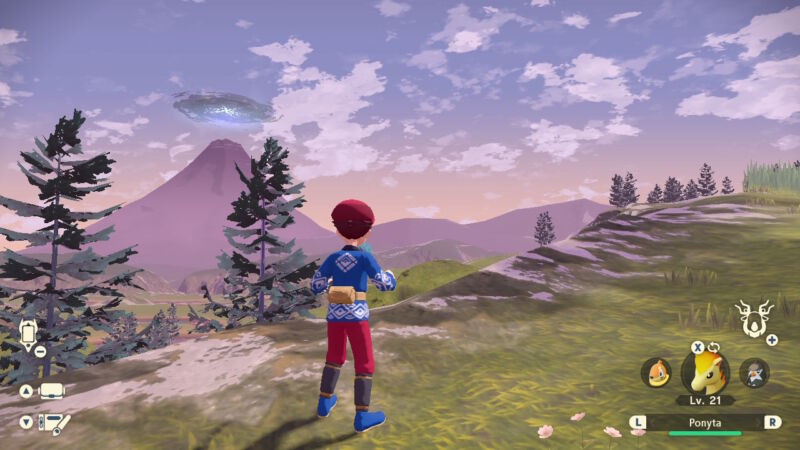Viewport: 800px width, 450px height.
Task: Choose the Buizel party icon
Action: [x=655, y=373]
